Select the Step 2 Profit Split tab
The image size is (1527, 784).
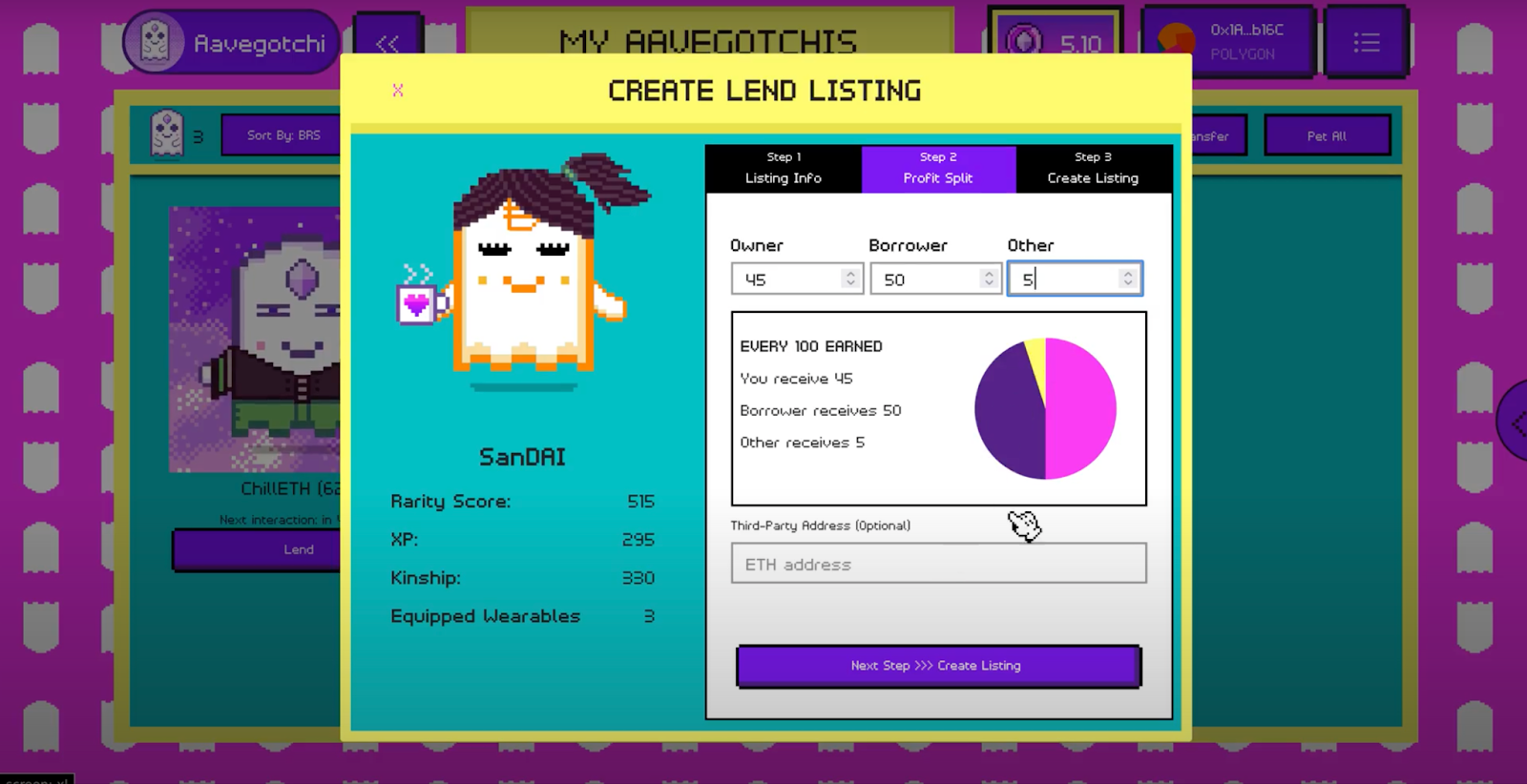938,168
